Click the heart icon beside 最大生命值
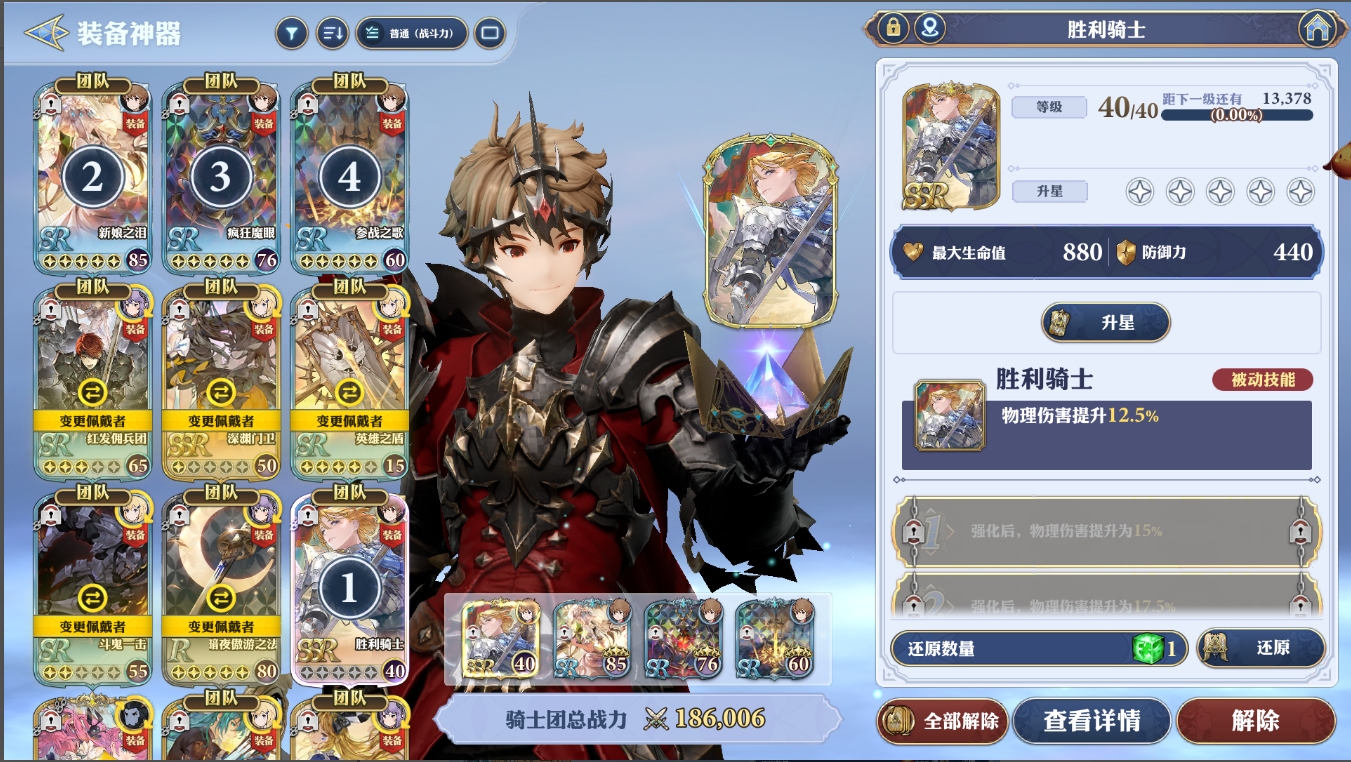 pyautogui.click(x=915, y=252)
